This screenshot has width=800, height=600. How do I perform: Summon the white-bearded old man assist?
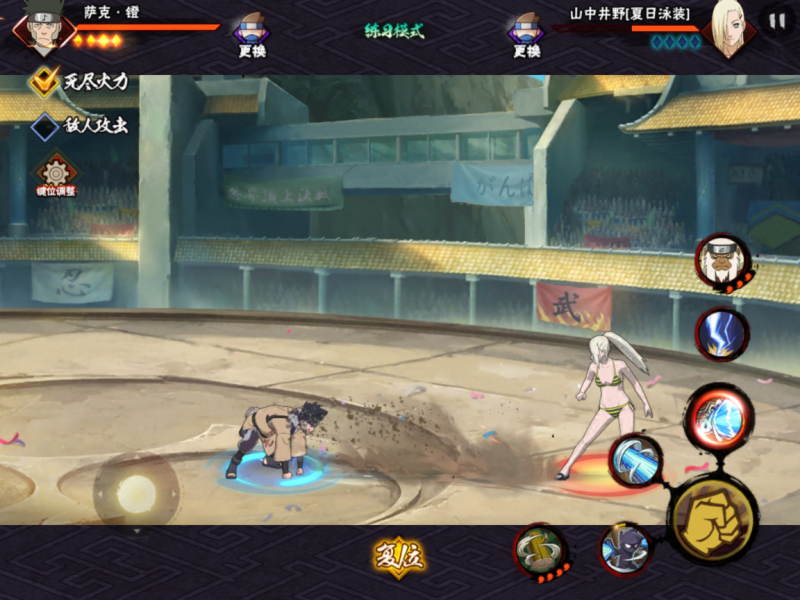point(722,262)
